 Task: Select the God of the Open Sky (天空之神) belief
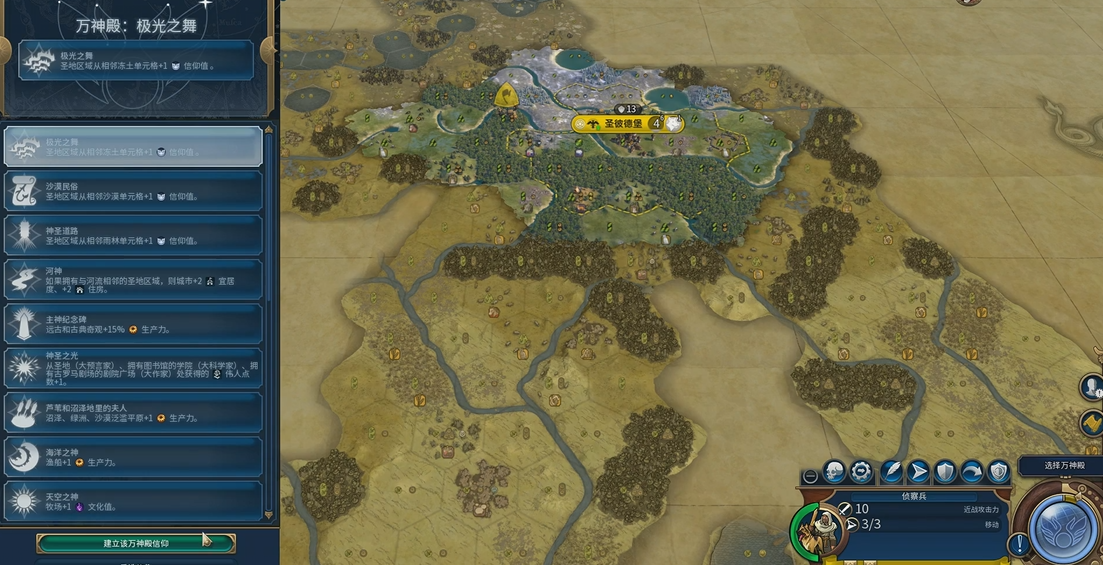[x=134, y=500]
